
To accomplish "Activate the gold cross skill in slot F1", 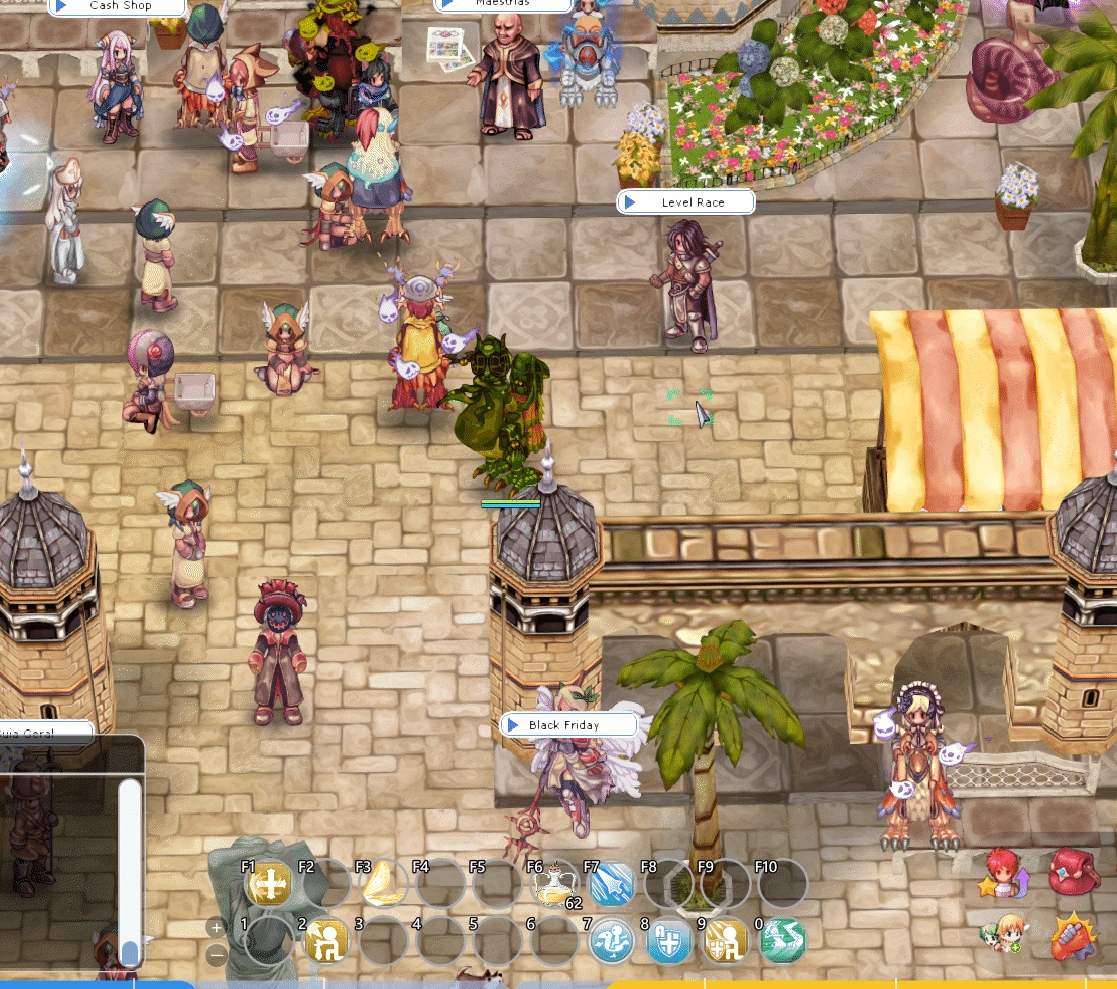I will click(x=270, y=885).
